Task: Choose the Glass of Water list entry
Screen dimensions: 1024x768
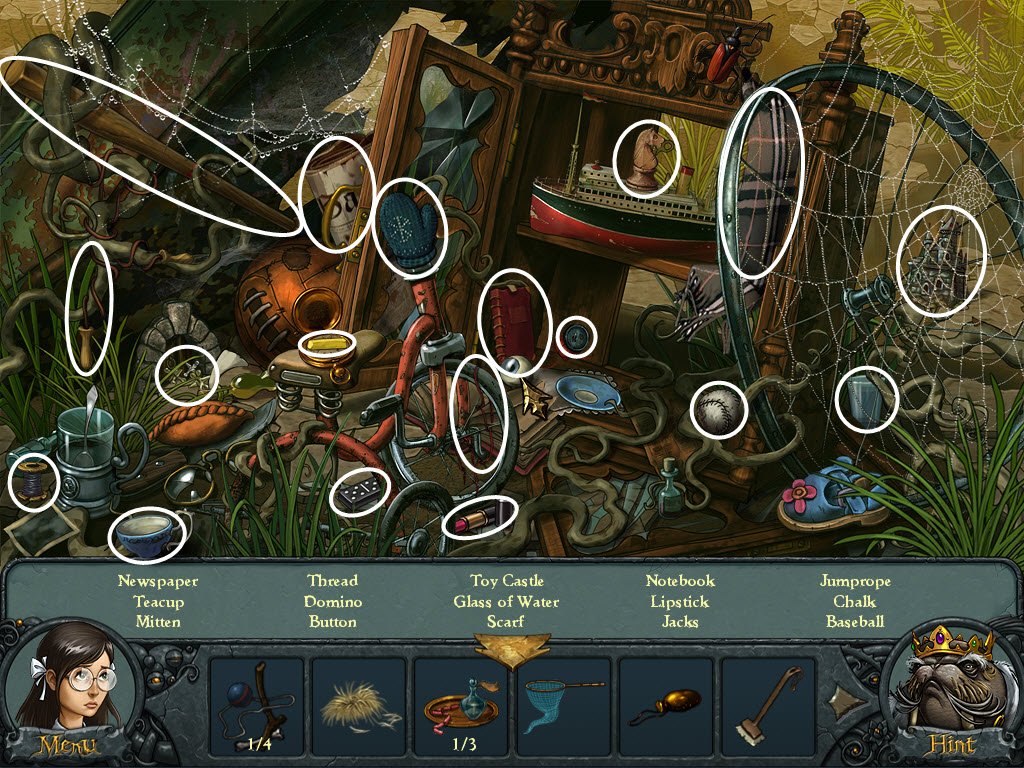Action: click(x=506, y=602)
